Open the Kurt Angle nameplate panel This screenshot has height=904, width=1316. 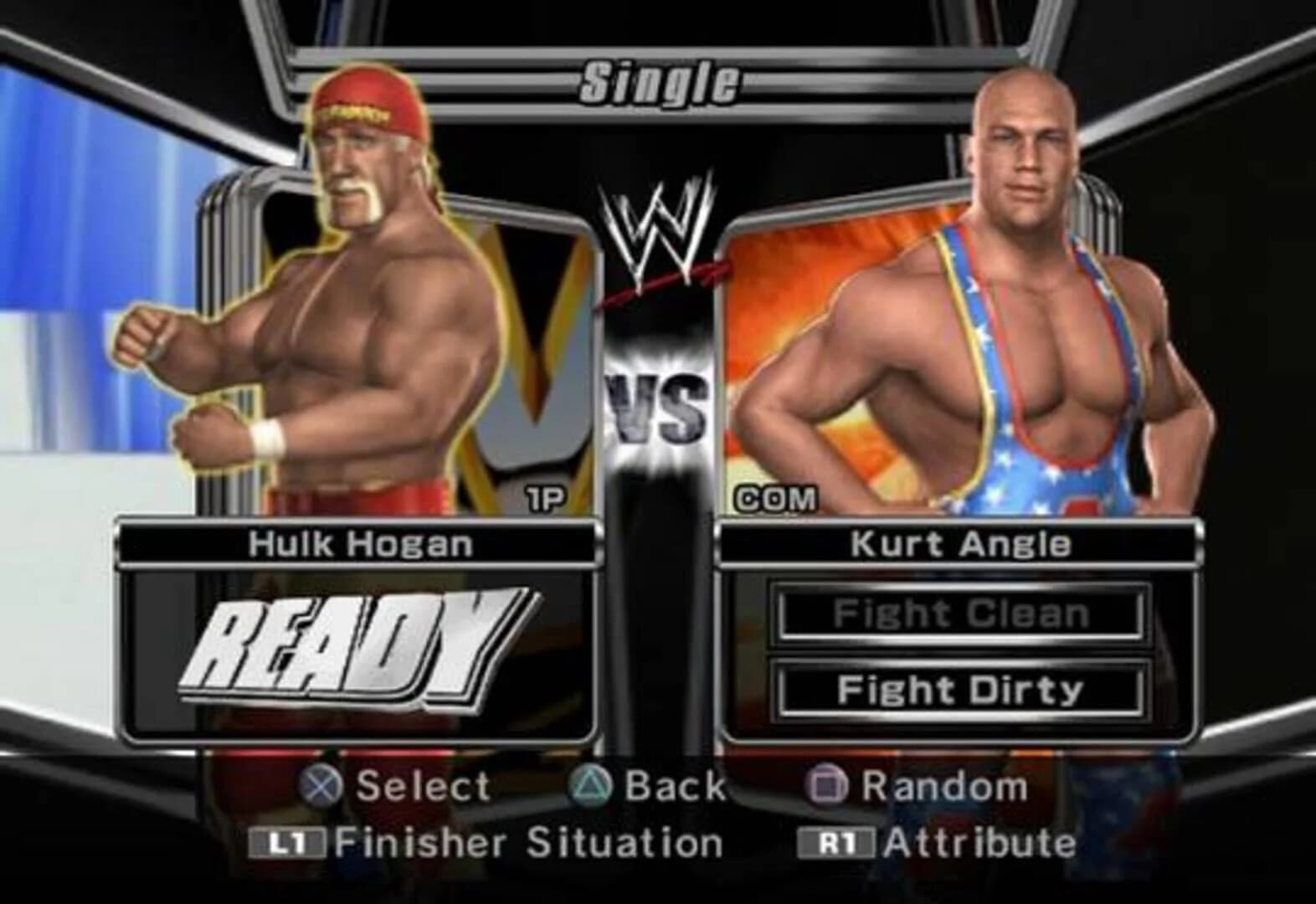[959, 542]
